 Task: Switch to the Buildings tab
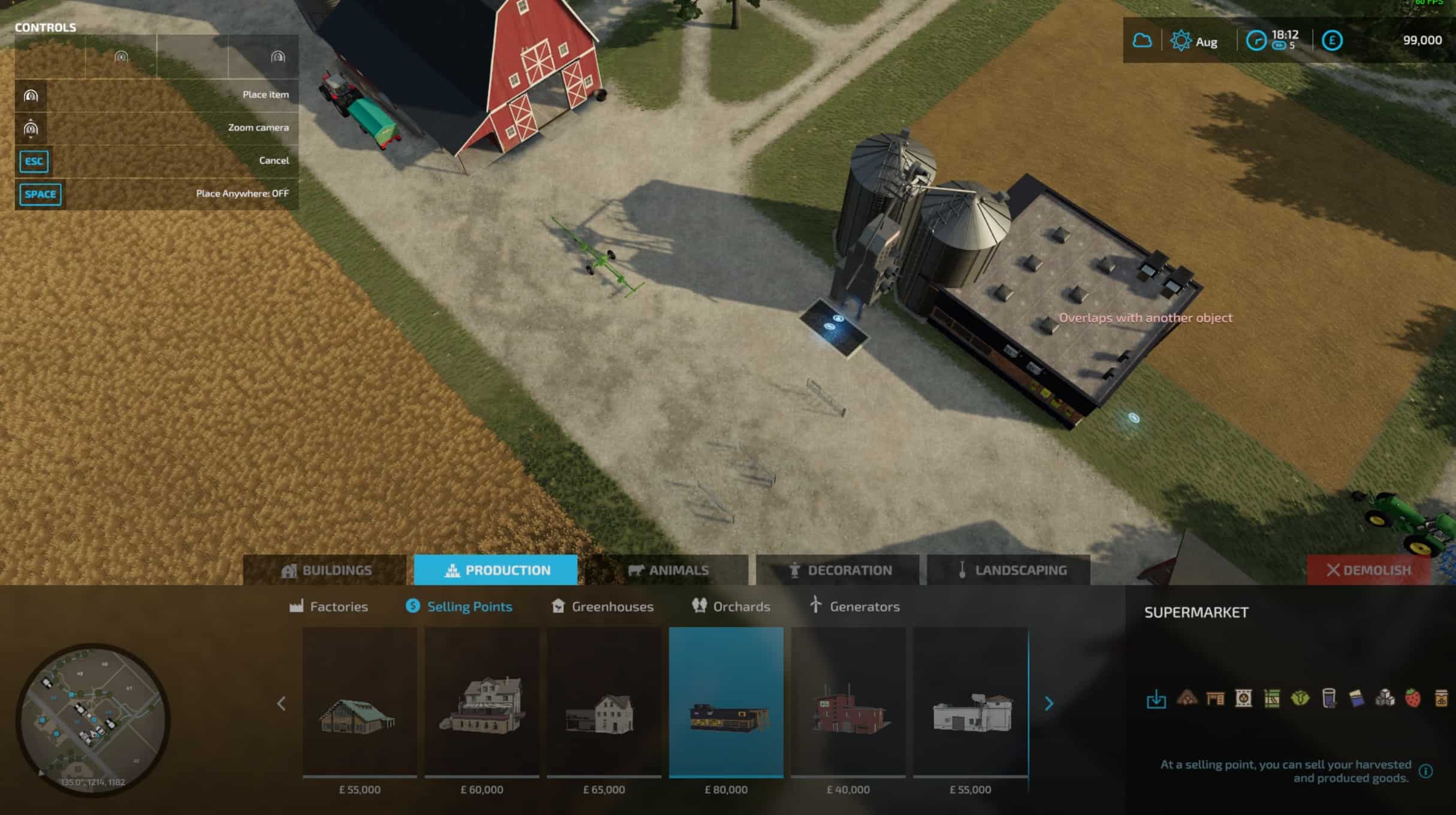coord(325,570)
